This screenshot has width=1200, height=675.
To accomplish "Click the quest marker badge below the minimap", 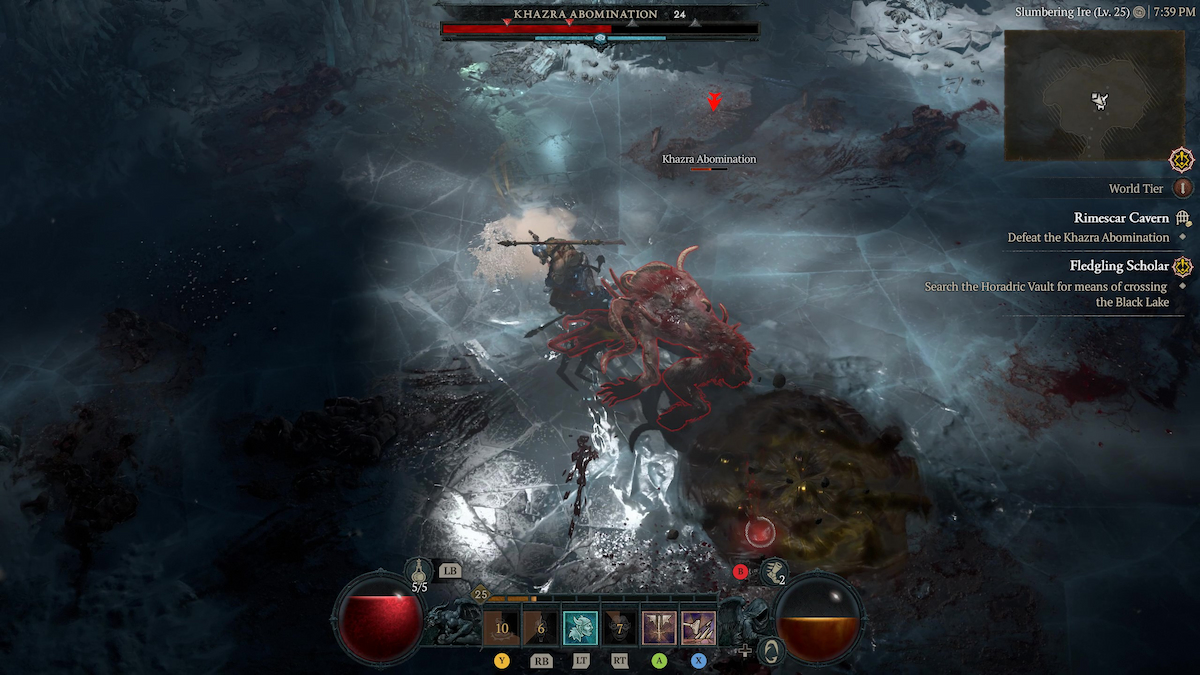I will [1183, 159].
